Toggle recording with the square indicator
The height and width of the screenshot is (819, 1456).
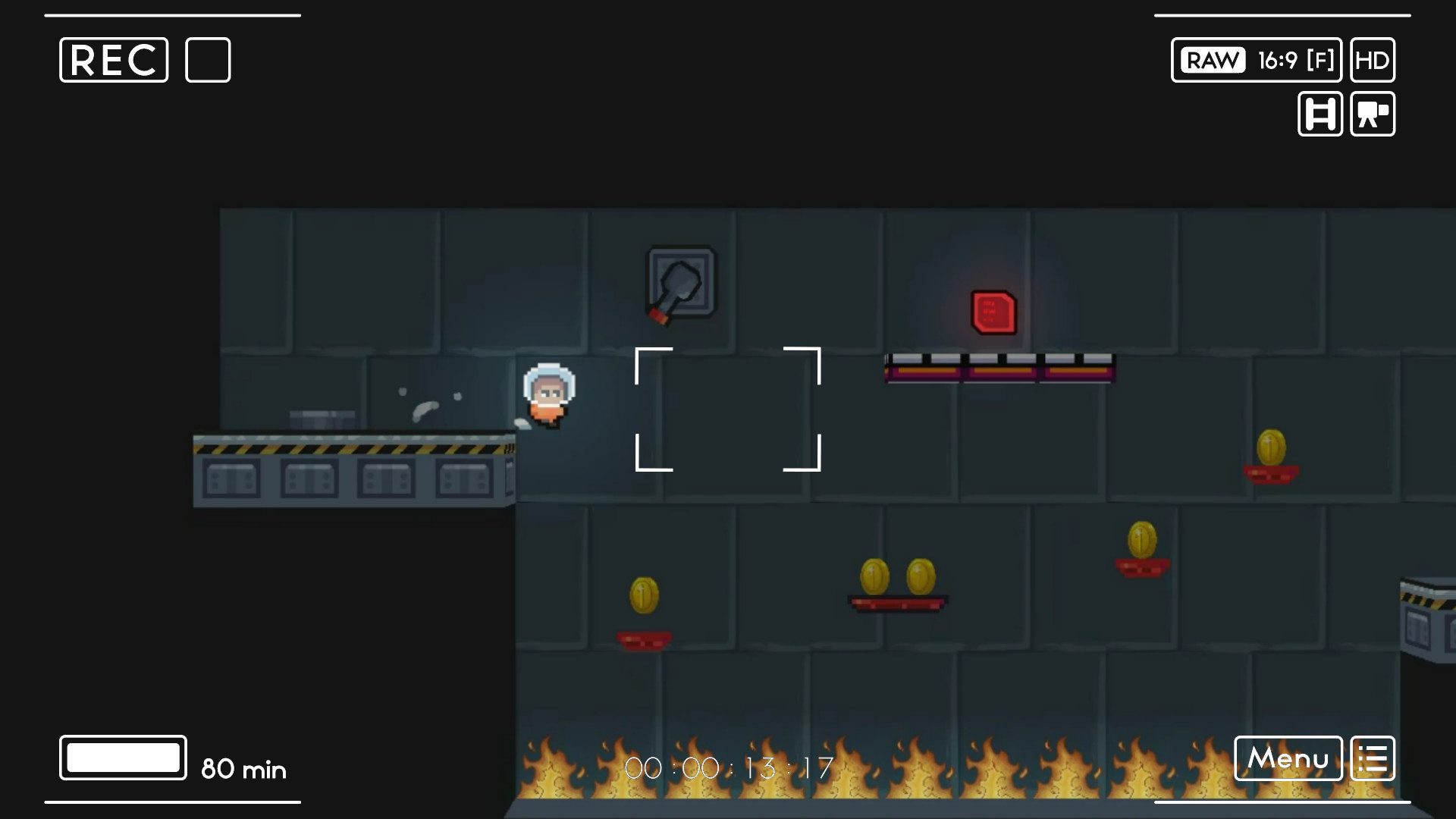click(x=207, y=60)
